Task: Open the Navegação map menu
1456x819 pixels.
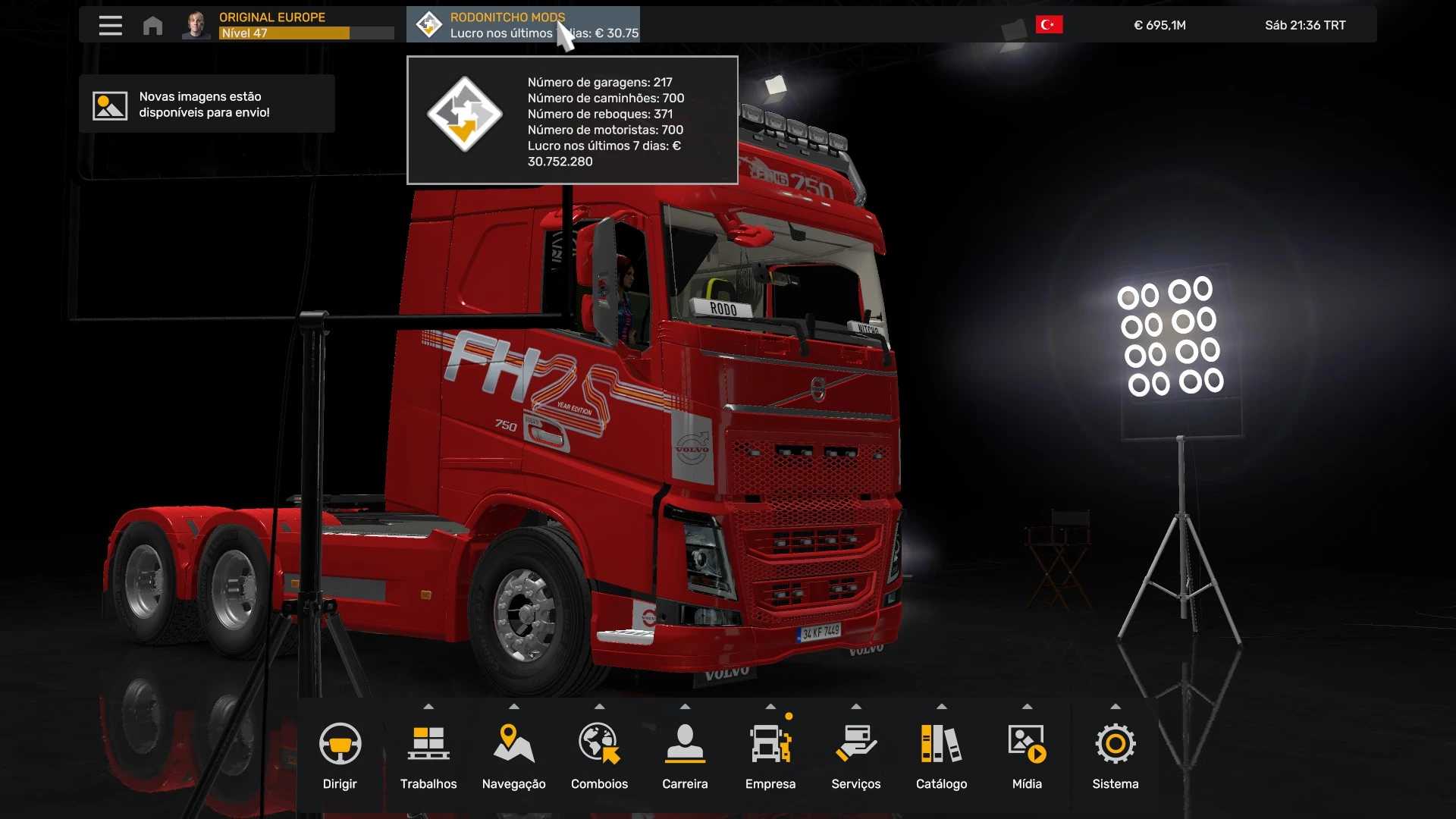Action: coord(513,755)
